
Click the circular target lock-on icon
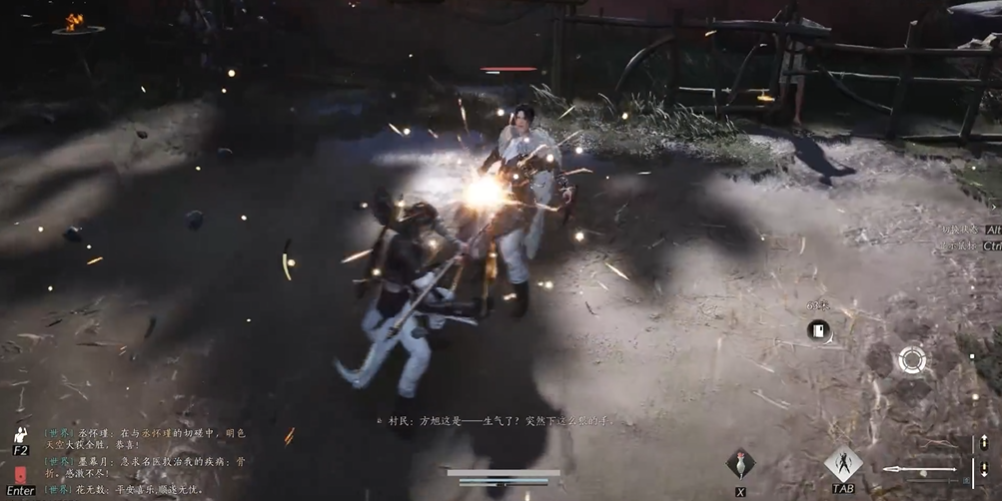point(911,360)
